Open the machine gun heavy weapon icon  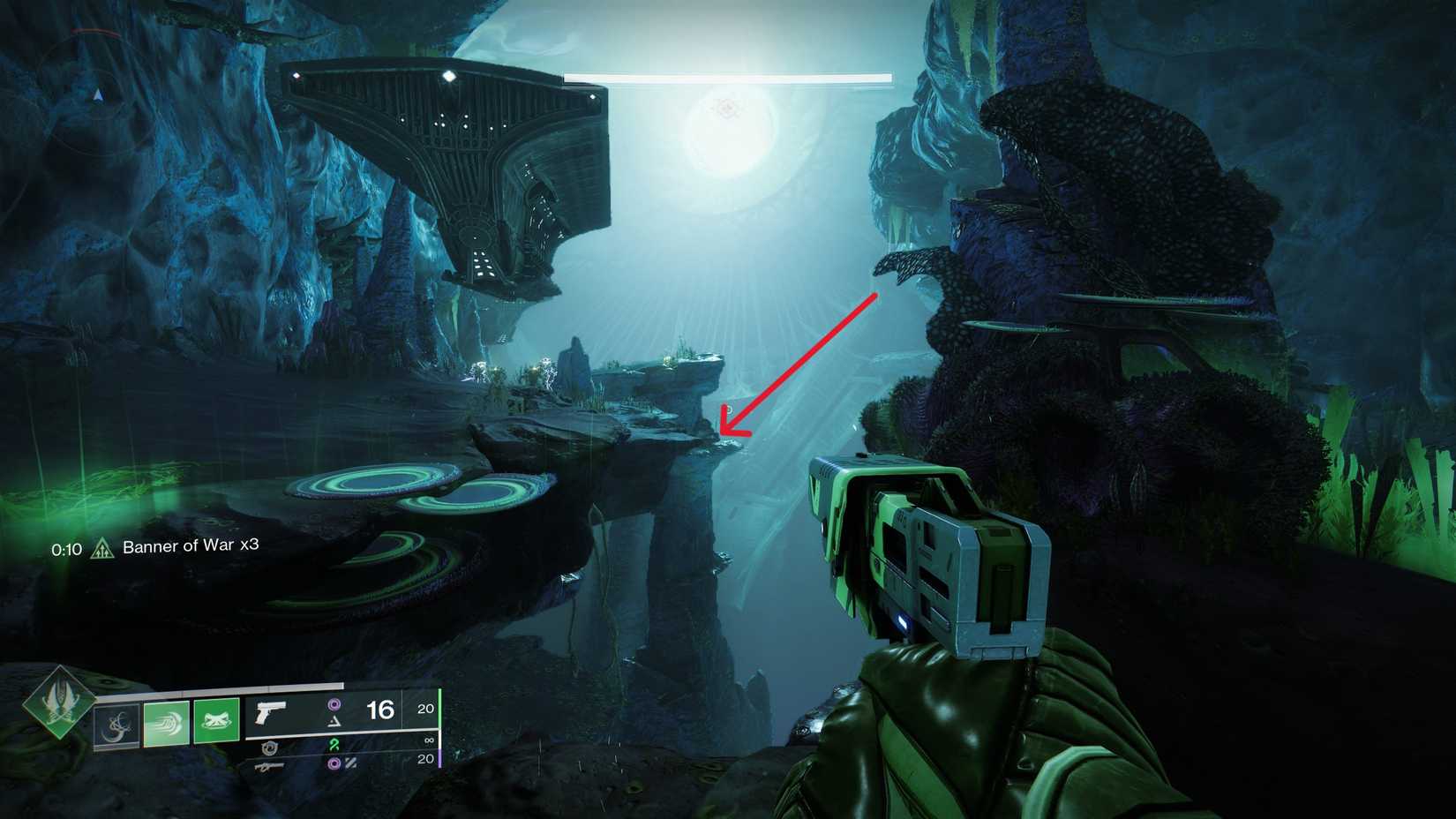[x=270, y=767]
